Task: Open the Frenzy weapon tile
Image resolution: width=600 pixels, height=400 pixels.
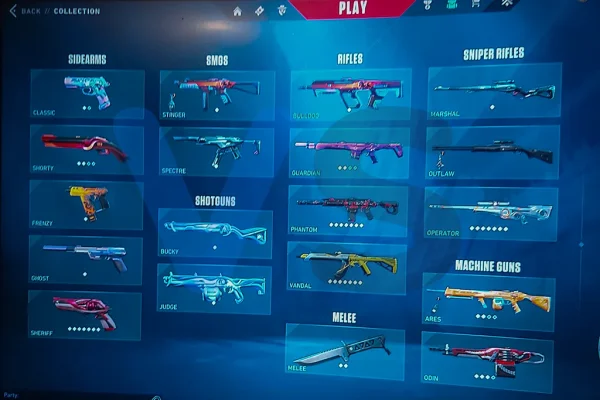Action: pyautogui.click(x=86, y=205)
